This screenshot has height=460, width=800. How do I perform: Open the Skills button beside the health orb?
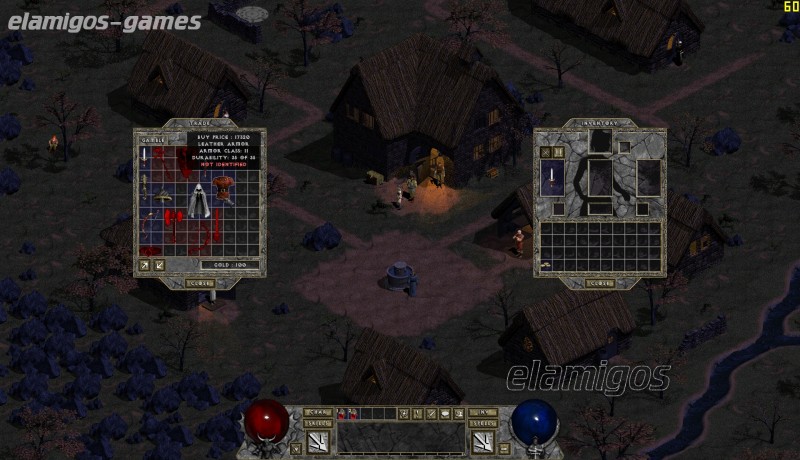(x=318, y=424)
